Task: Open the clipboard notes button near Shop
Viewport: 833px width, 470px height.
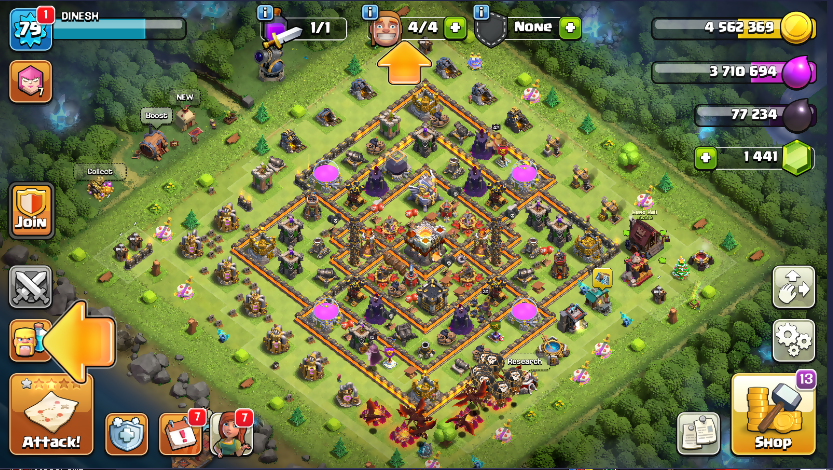Action: point(698,433)
